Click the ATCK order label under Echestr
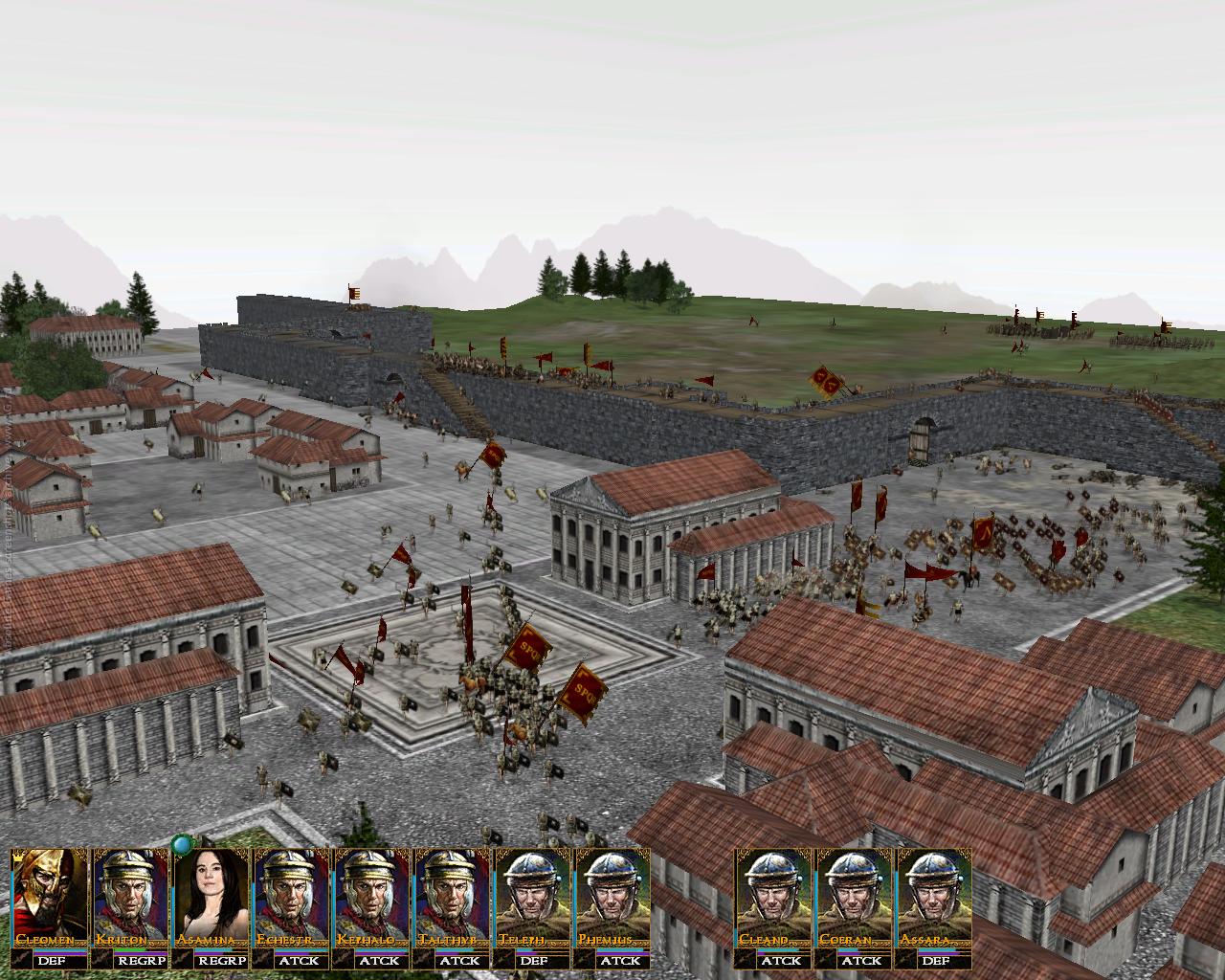The width and height of the screenshot is (1225, 980). point(290,961)
